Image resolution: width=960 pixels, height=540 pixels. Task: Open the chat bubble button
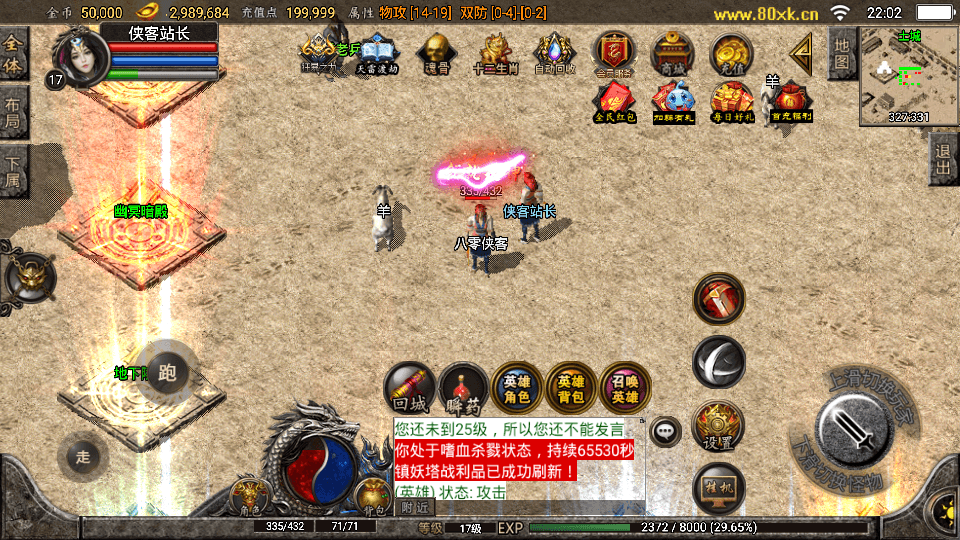pos(663,431)
